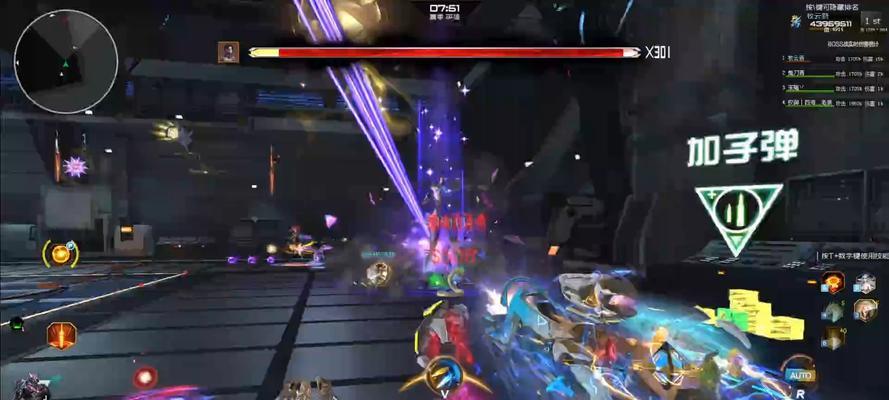889x400 pixels.
Task: Tap the red glowing orb icon
Action: pos(146,377)
